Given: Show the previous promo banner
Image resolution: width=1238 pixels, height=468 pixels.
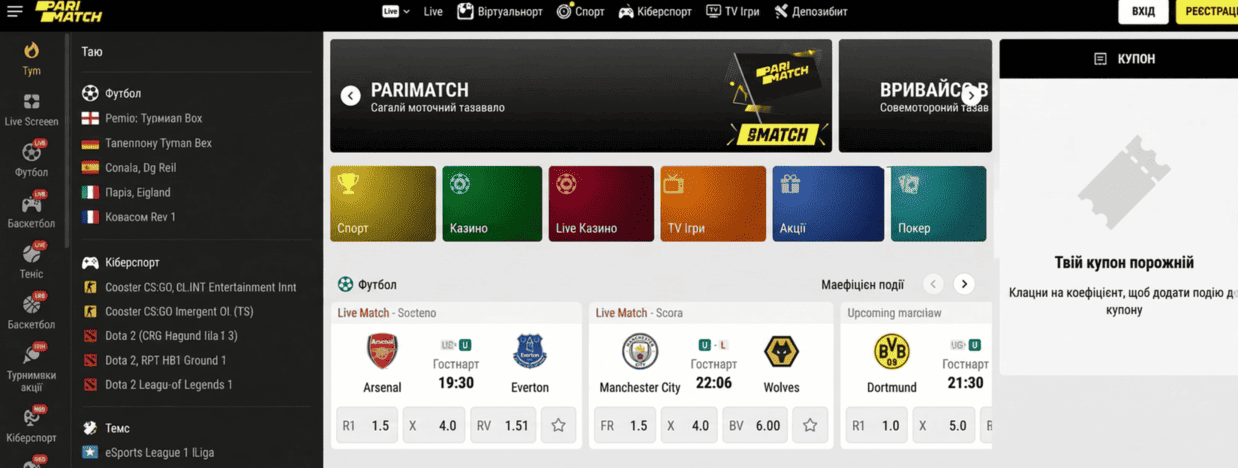Looking at the screenshot, I should (350, 95).
